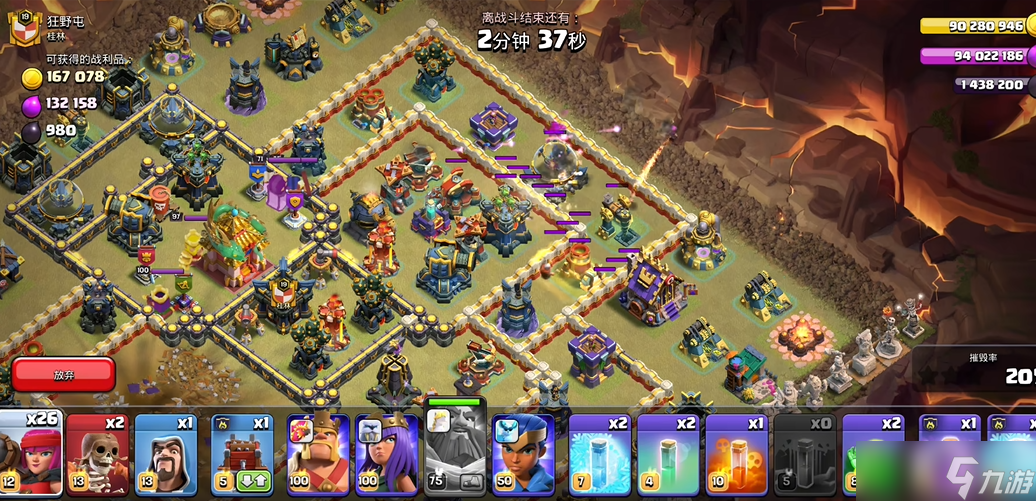Select the Wizard troop card

[x=166, y=453]
